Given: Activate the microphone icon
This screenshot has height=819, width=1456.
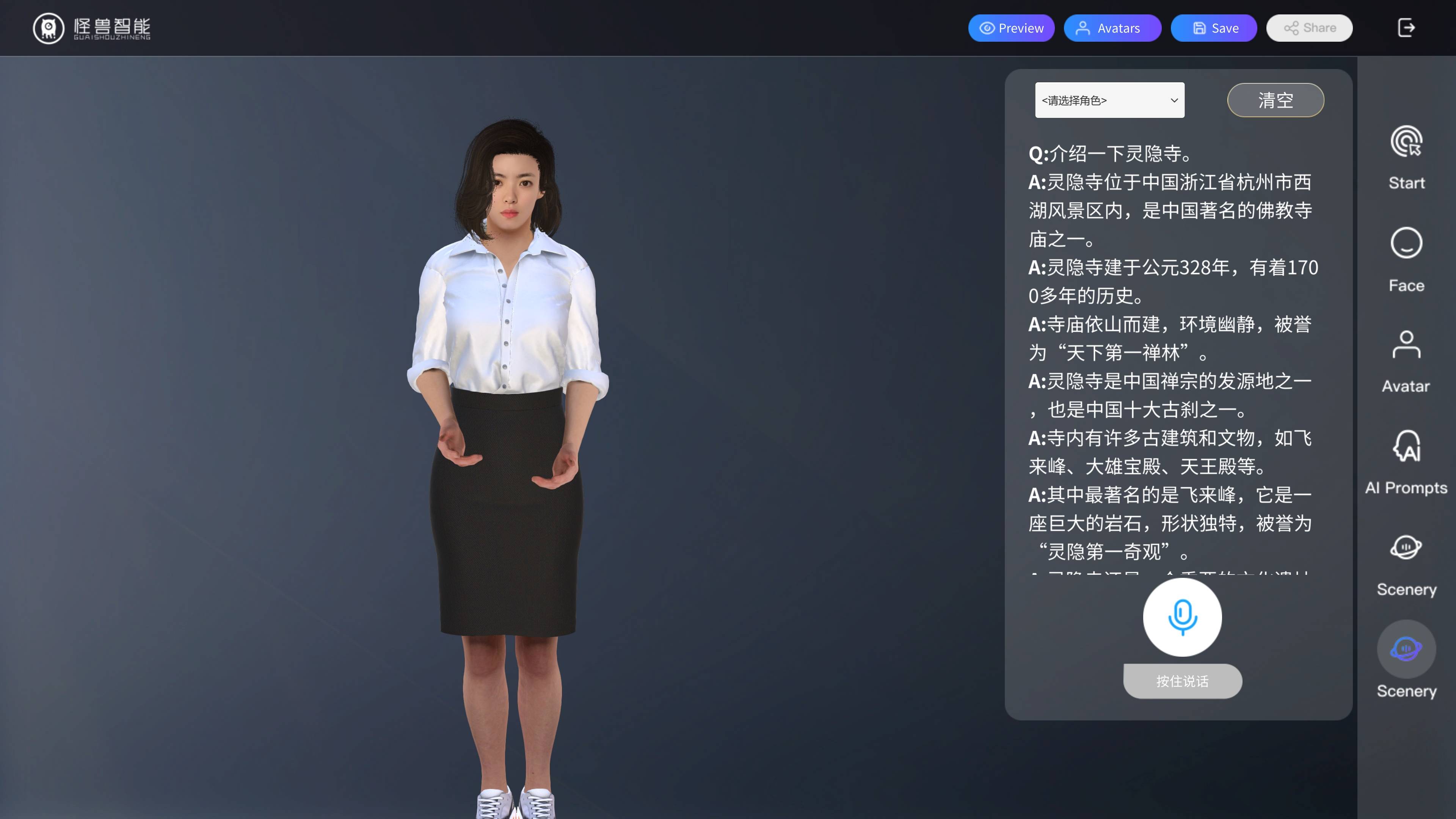Looking at the screenshot, I should (1183, 617).
